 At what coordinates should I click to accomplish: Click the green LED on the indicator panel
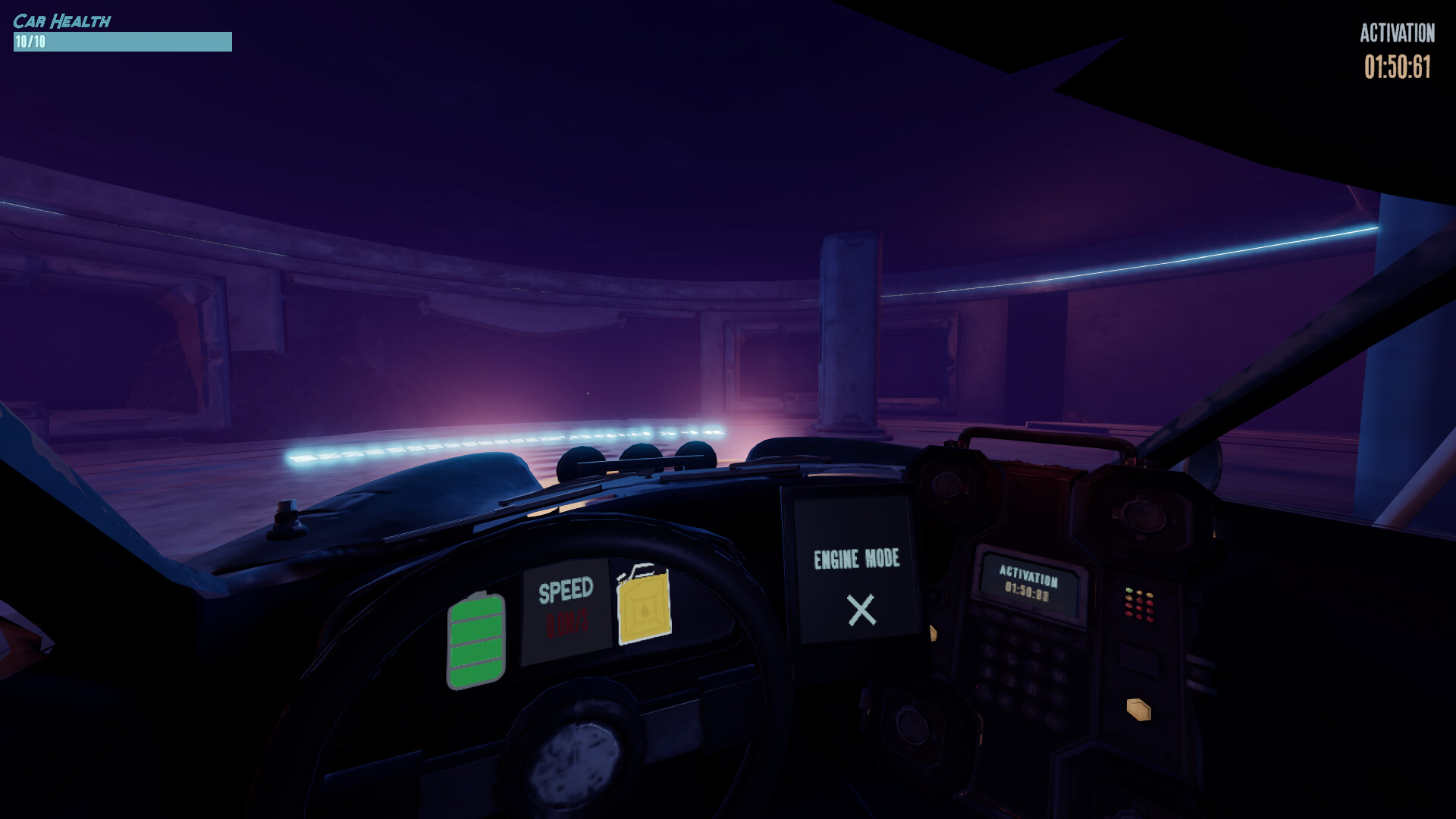[x=1128, y=589]
